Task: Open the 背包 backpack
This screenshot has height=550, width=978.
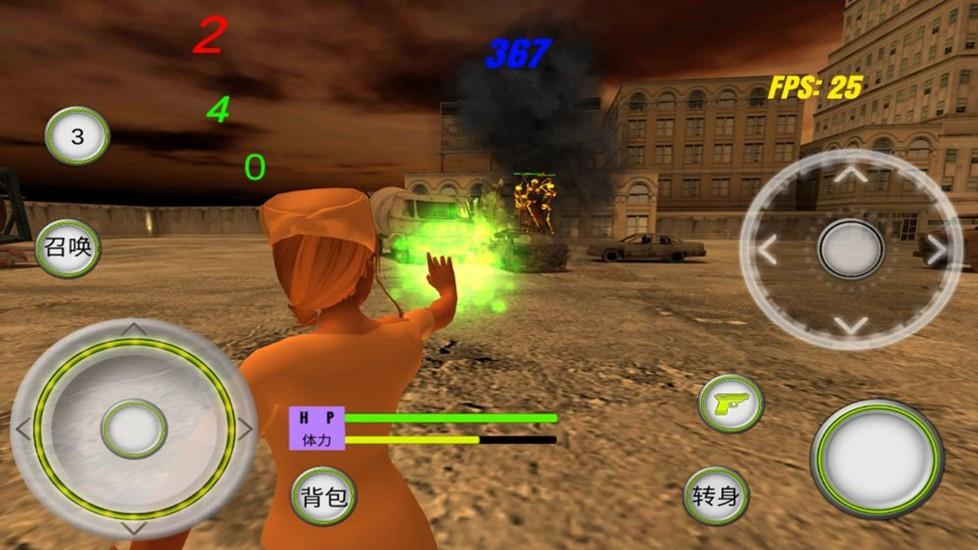Action: [324, 496]
